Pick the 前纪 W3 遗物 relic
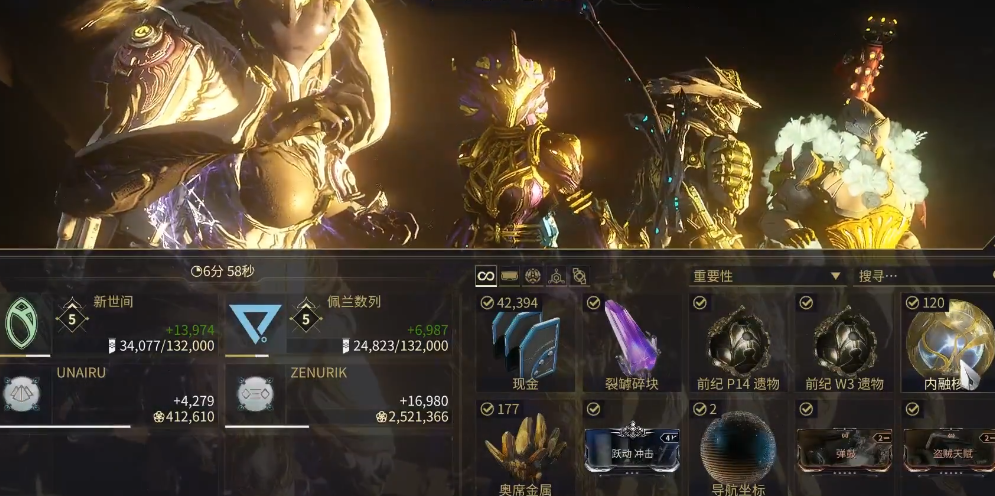The height and width of the screenshot is (496, 995). click(x=844, y=342)
